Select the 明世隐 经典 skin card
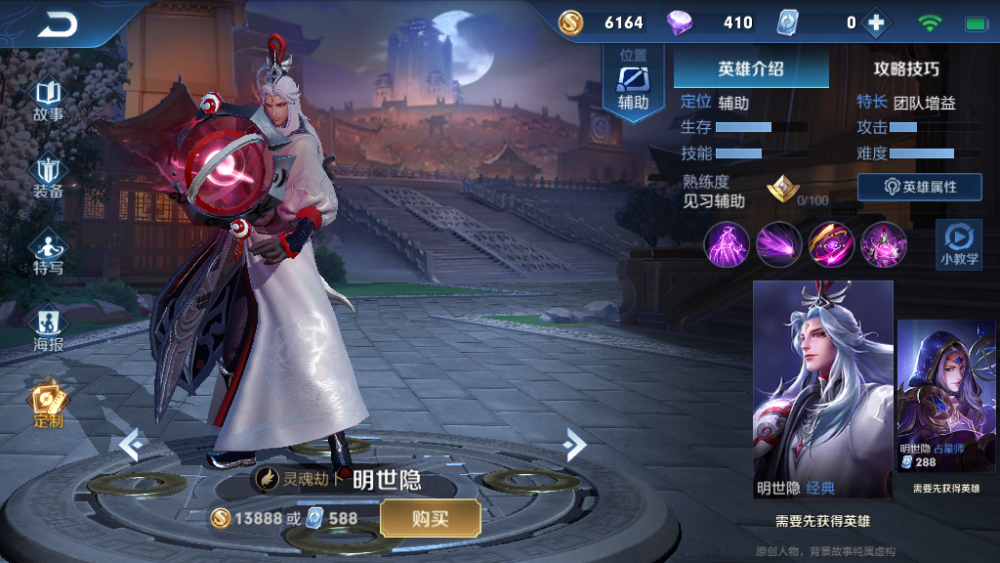The image size is (1000, 563). pyautogui.click(x=822, y=388)
